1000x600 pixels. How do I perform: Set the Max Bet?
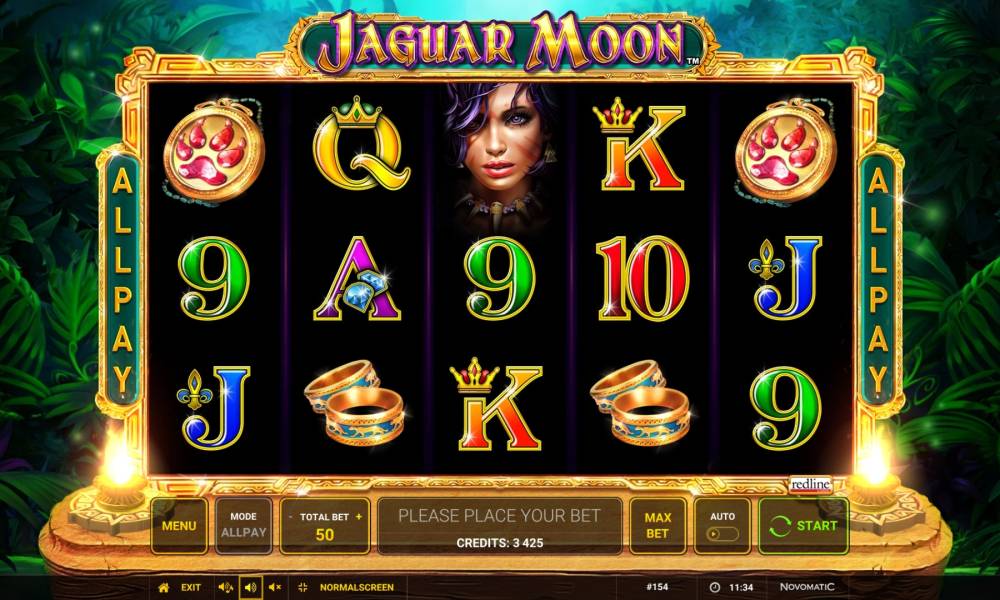pyautogui.click(x=657, y=525)
